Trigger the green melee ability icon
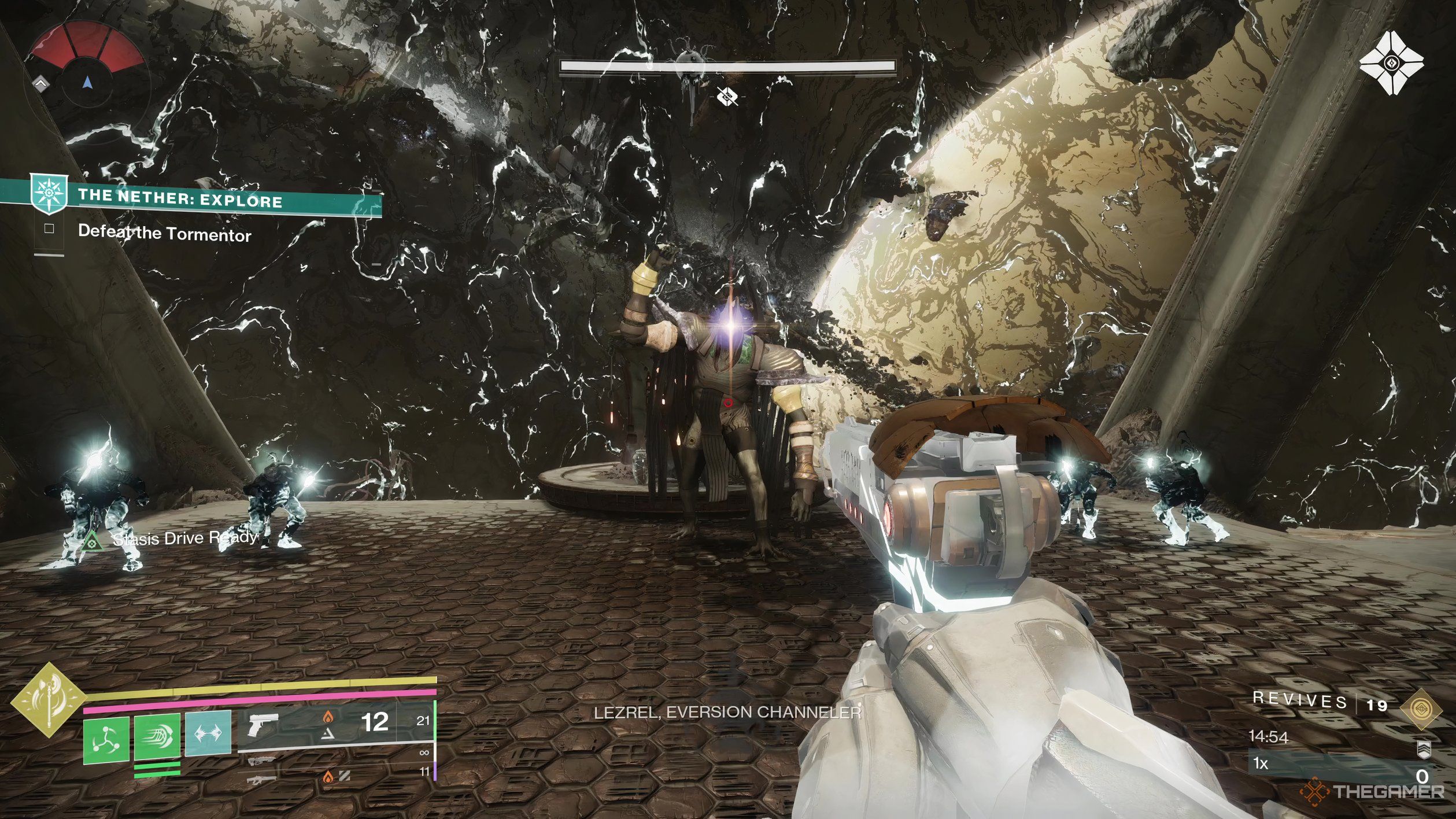 point(157,736)
